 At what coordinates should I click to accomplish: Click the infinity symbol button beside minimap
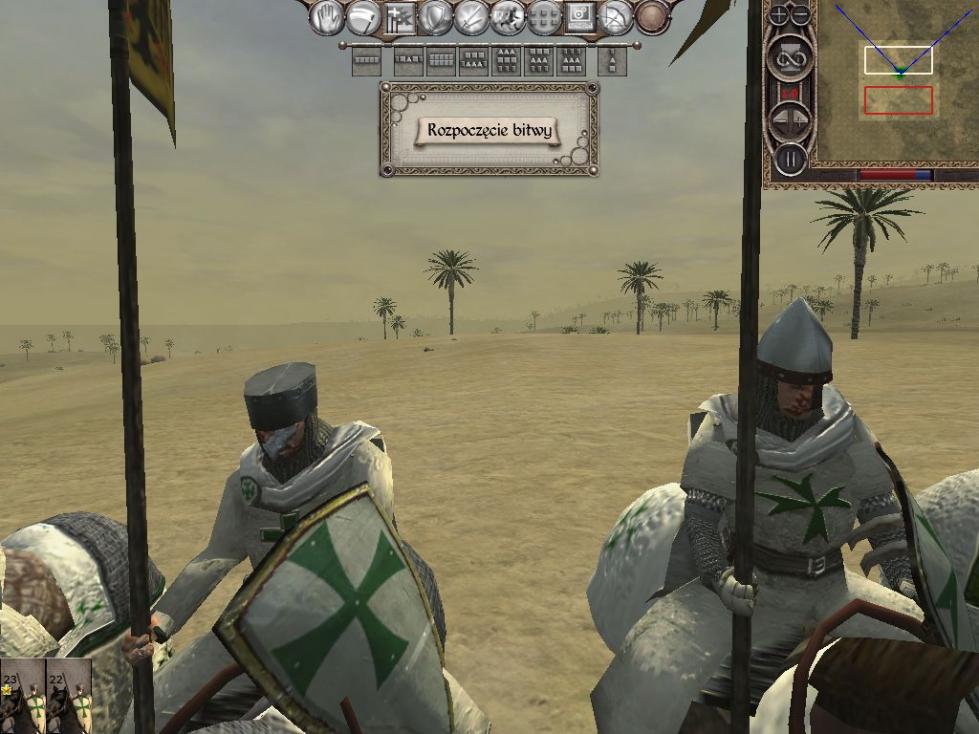789,56
